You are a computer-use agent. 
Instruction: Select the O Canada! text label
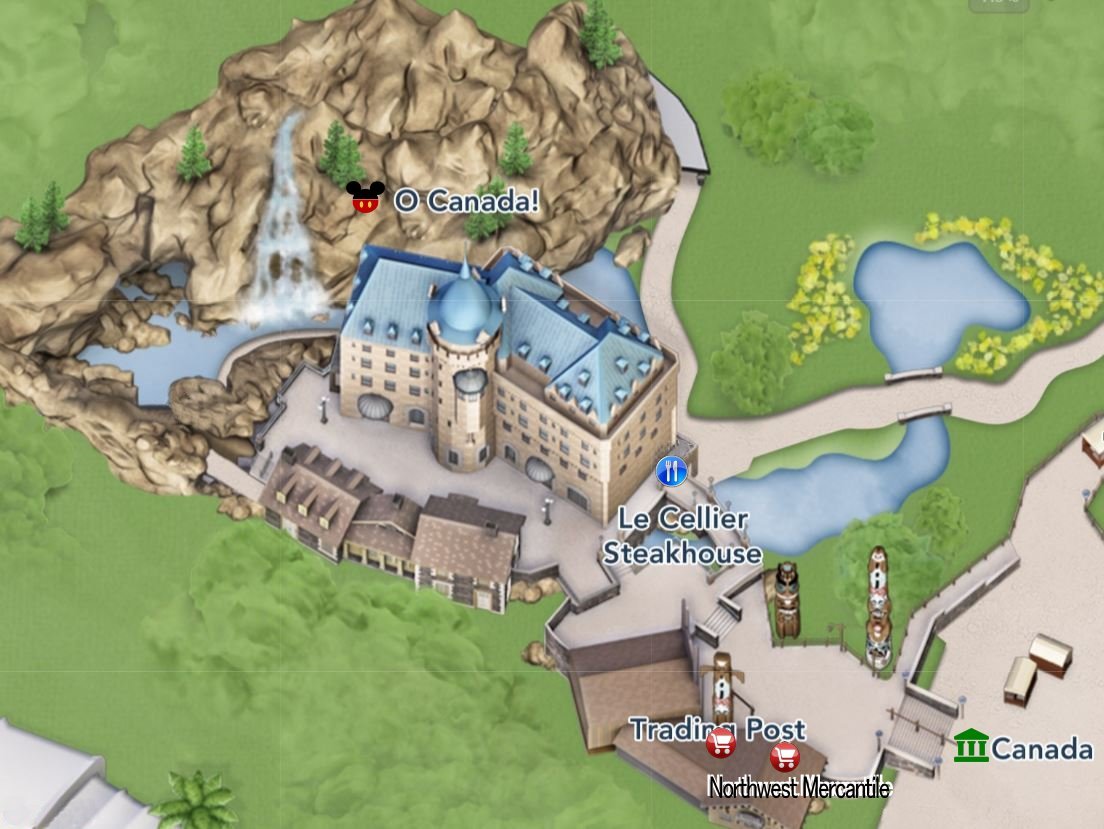click(467, 201)
